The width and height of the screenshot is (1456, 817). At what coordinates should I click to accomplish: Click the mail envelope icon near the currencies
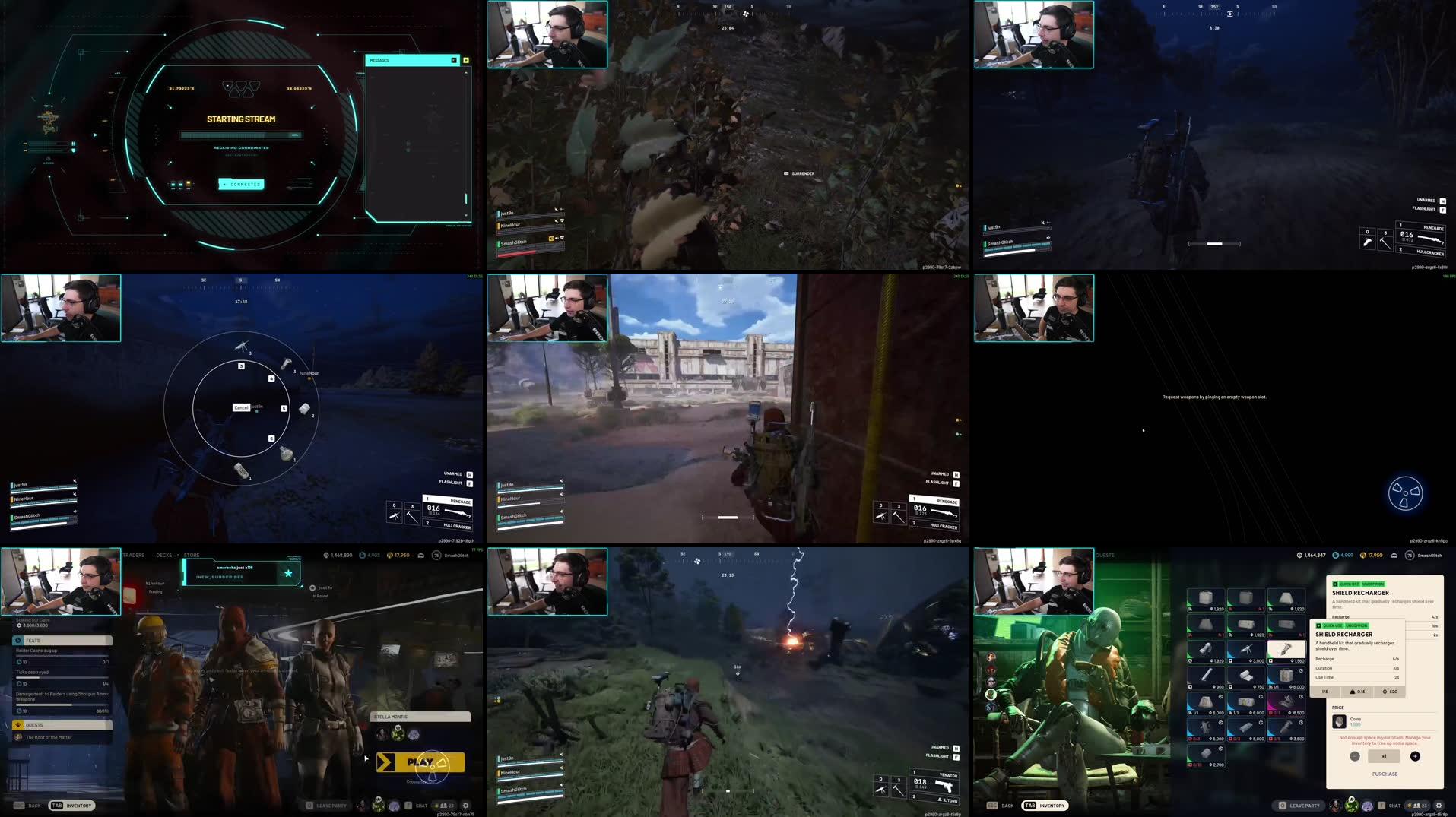(x=420, y=556)
